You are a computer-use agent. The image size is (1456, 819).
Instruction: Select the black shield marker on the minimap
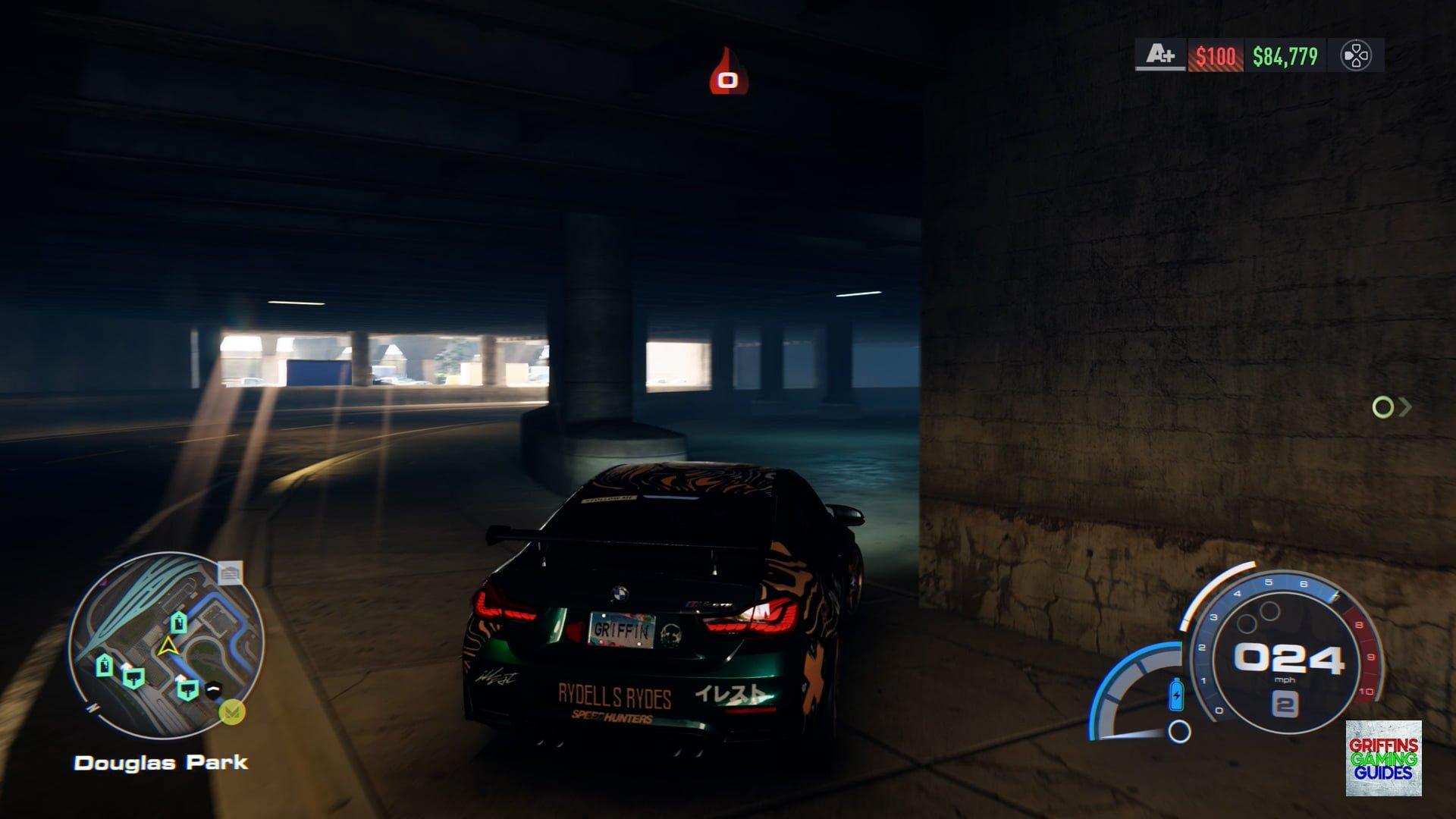pyautogui.click(x=214, y=689)
